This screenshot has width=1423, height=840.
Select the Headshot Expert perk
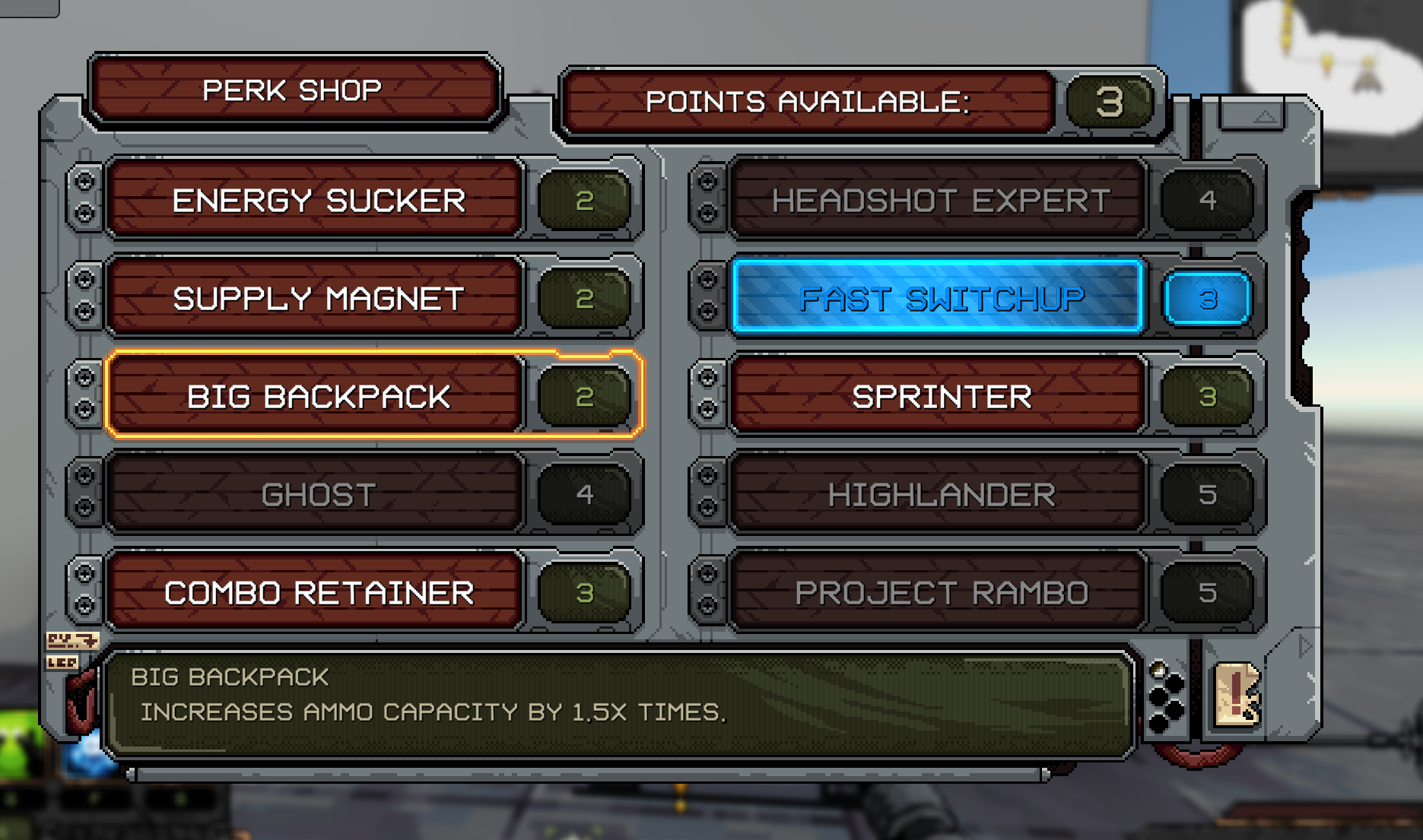pos(939,201)
